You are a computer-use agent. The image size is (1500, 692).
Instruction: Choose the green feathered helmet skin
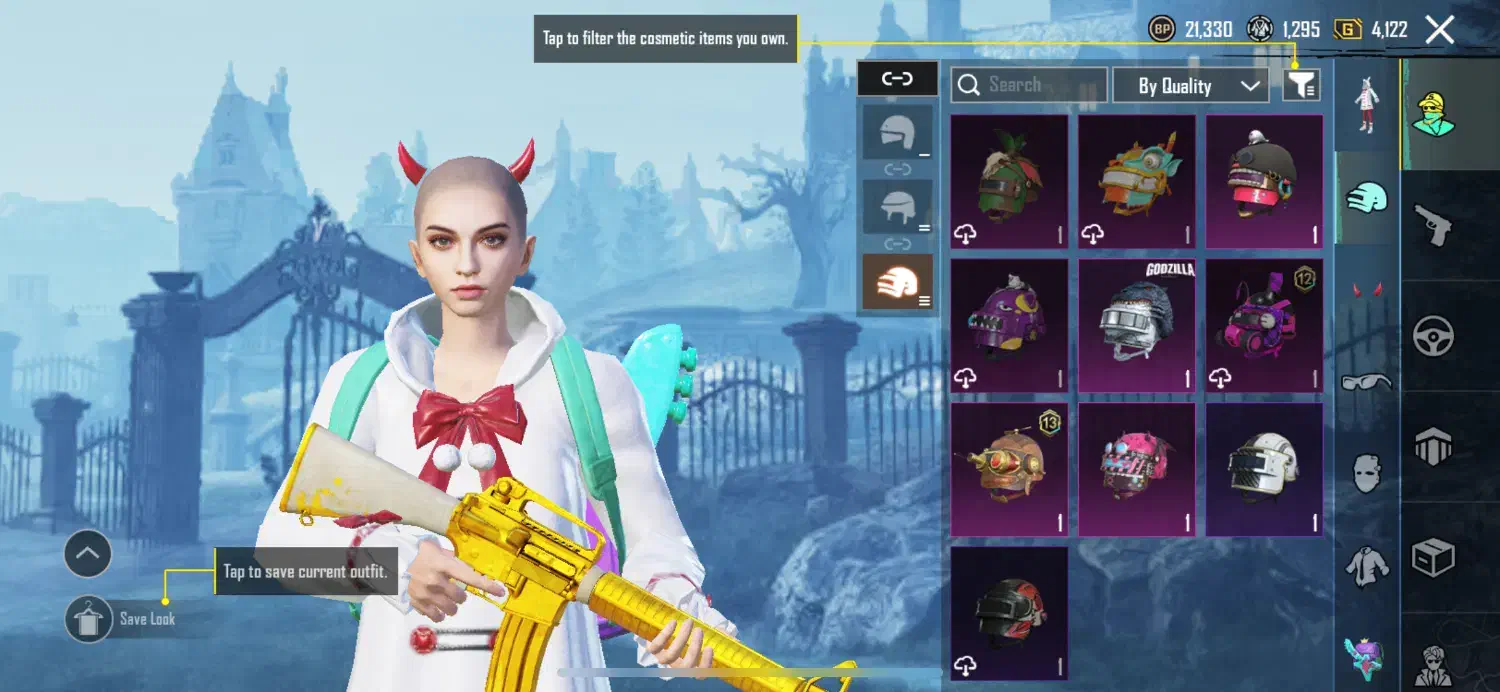1009,182
